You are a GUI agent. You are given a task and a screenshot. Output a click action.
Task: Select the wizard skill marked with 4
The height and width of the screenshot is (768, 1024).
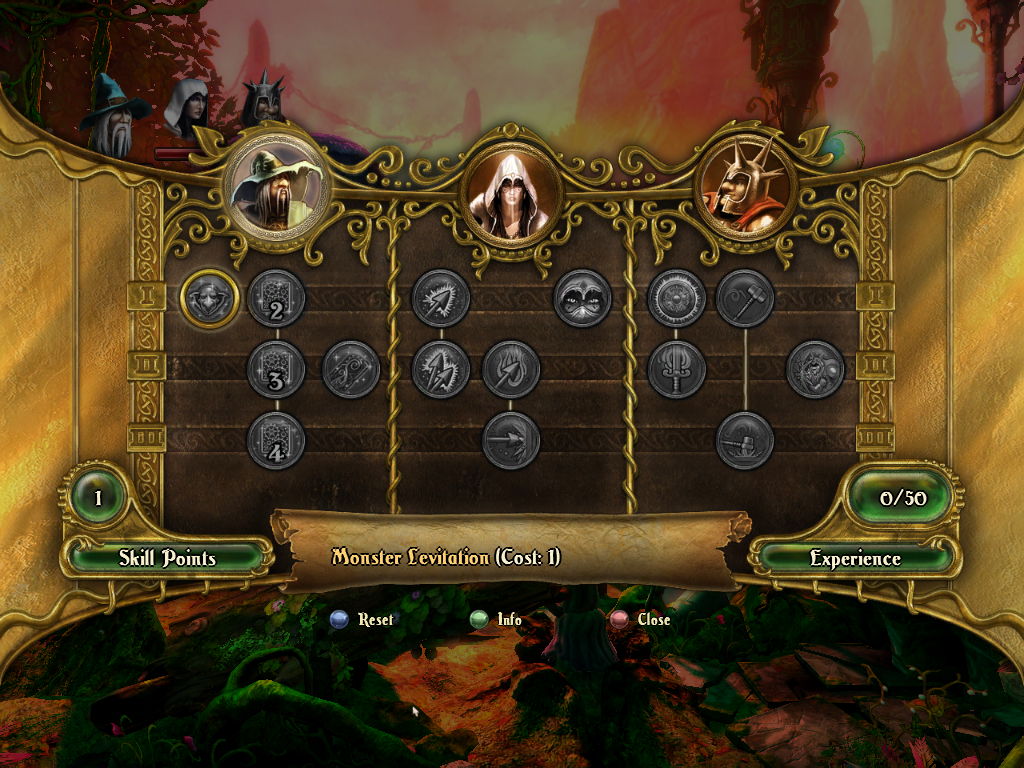(276, 440)
